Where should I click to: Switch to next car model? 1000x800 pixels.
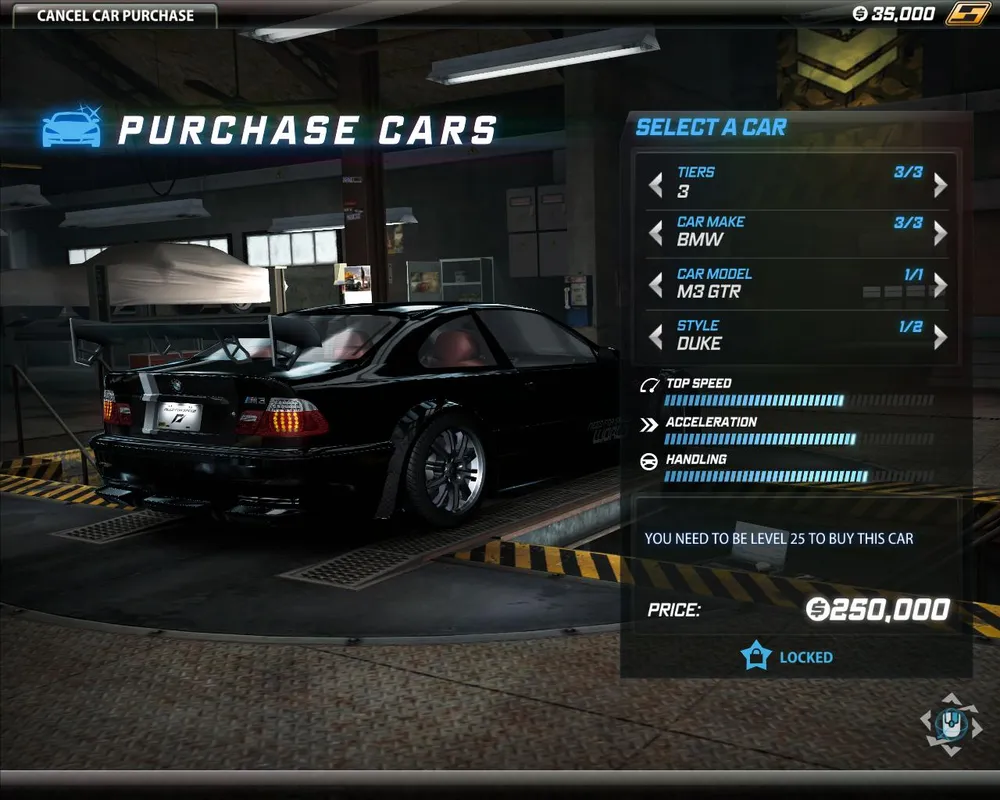(x=940, y=285)
